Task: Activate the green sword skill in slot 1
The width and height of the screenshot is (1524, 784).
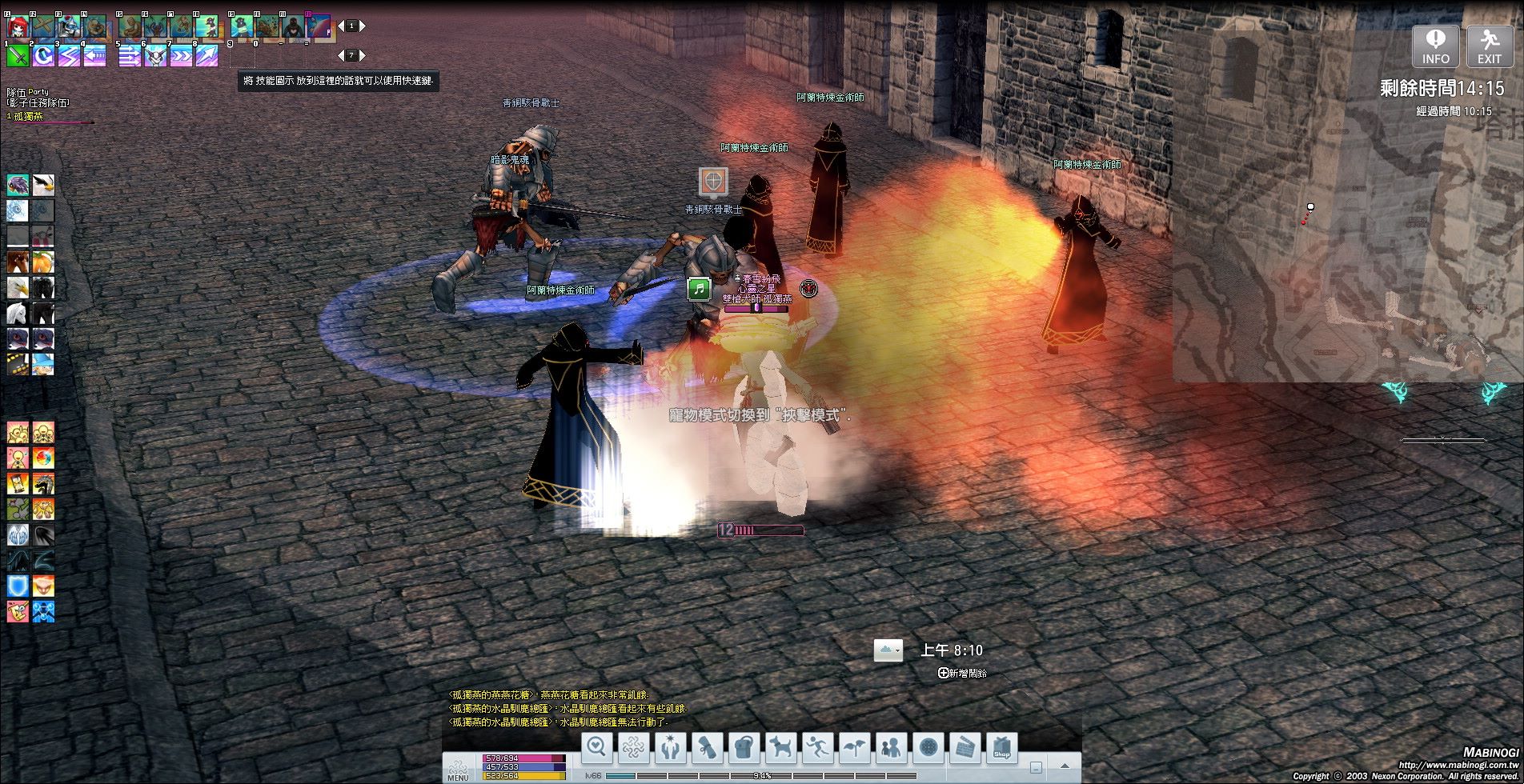Action: (18, 55)
